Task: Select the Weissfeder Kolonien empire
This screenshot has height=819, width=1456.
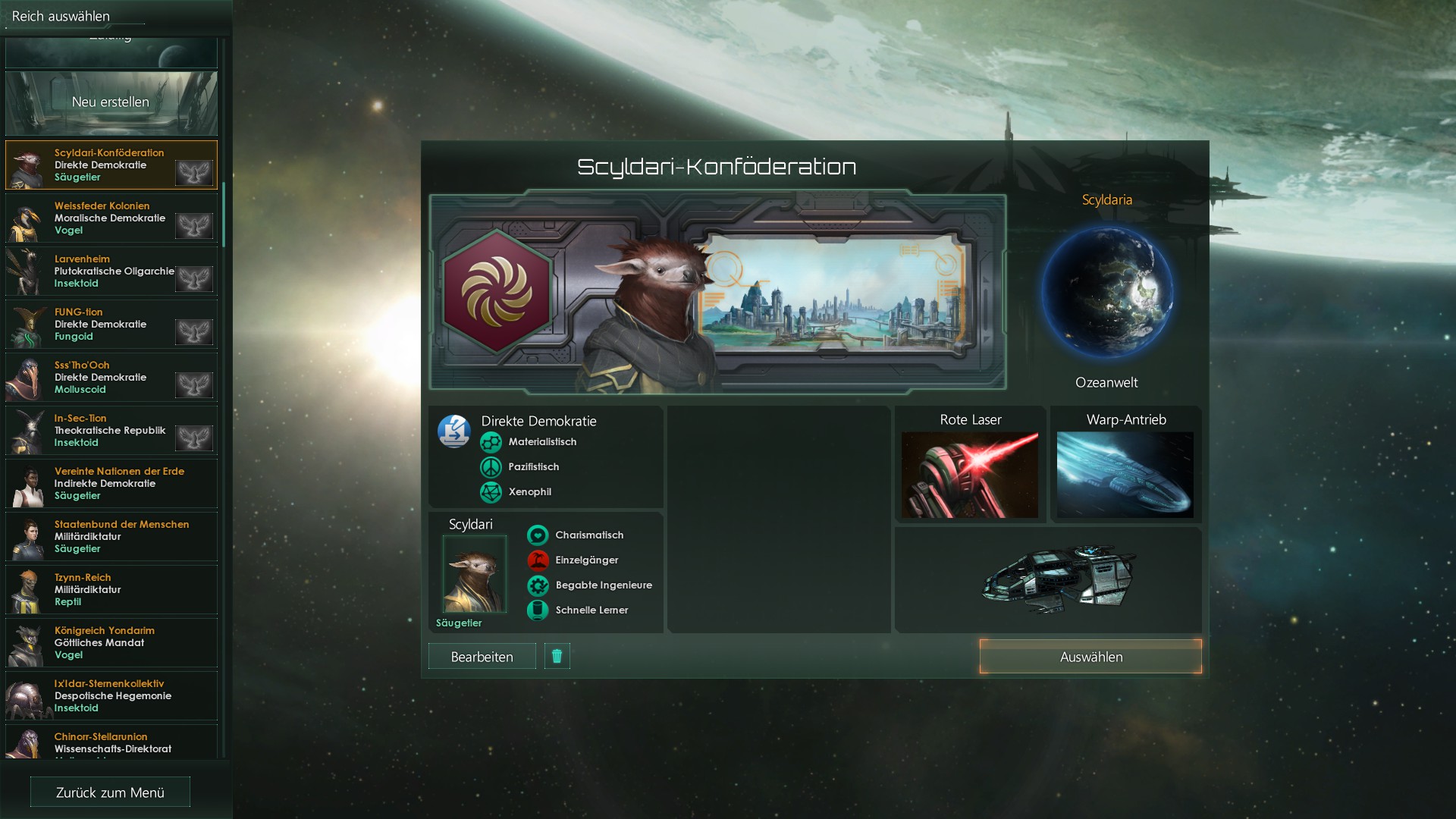Action: tap(111, 218)
